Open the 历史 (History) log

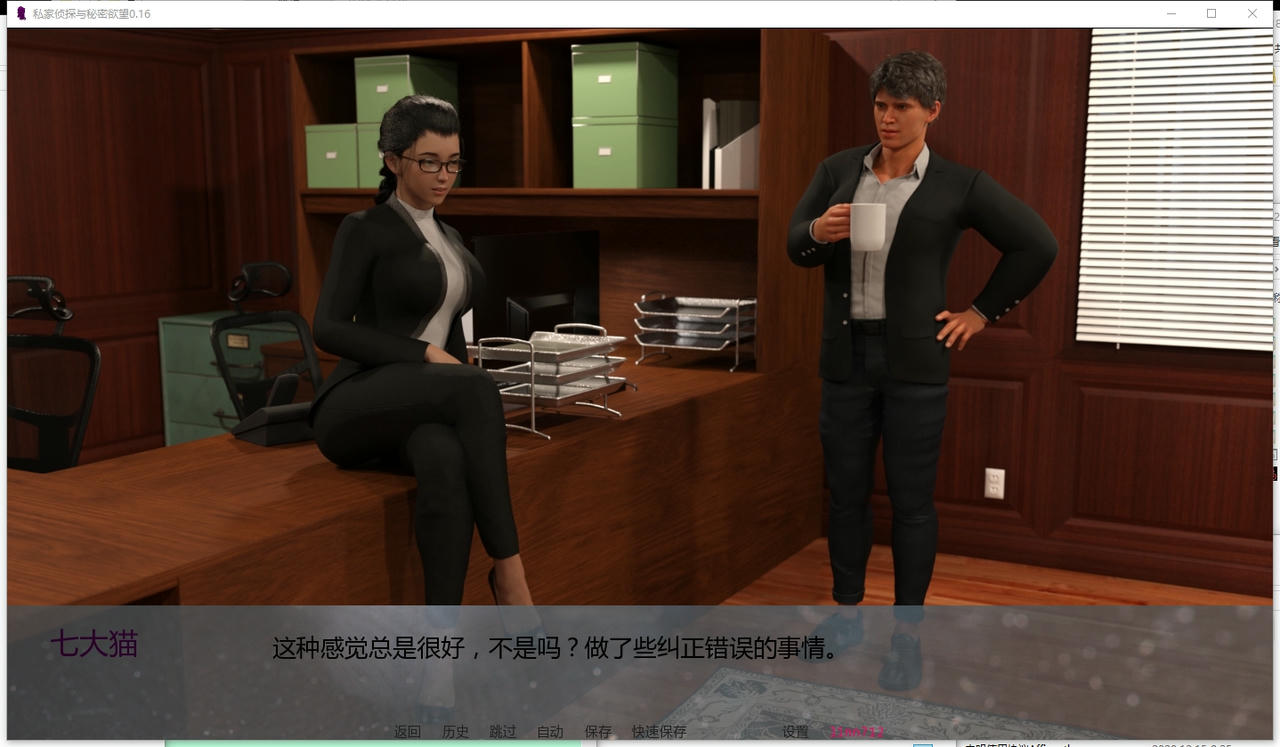click(456, 731)
